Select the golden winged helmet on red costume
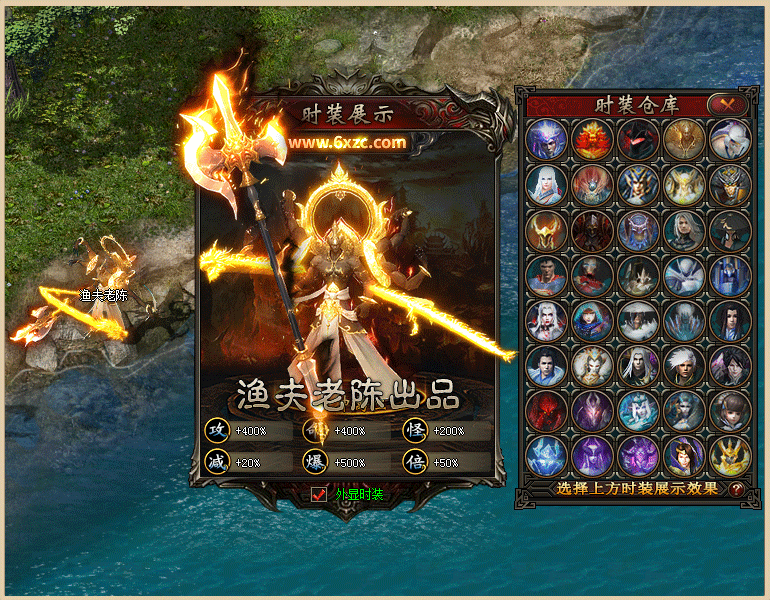This screenshot has width=770, height=600. 546,230
